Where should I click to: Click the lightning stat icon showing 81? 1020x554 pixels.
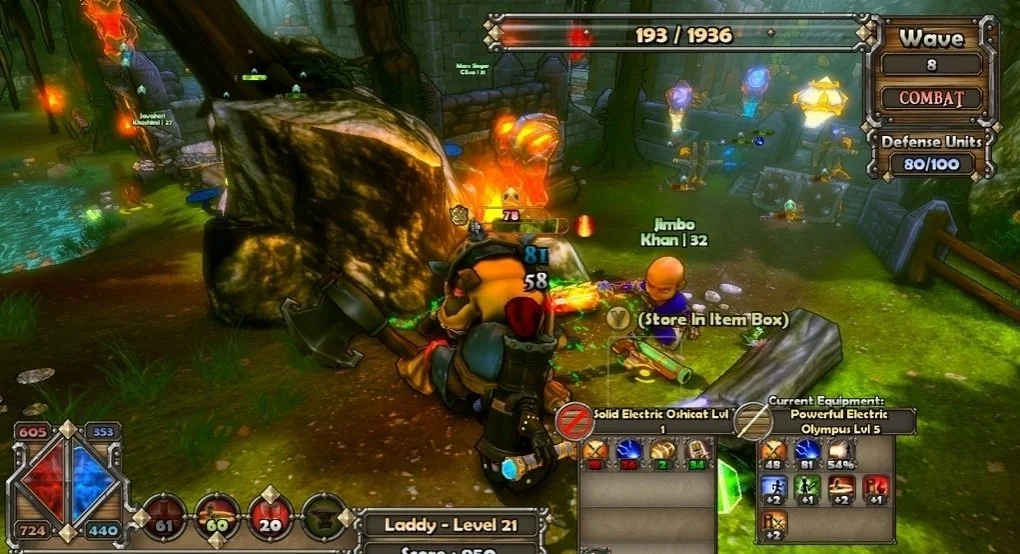point(807,455)
